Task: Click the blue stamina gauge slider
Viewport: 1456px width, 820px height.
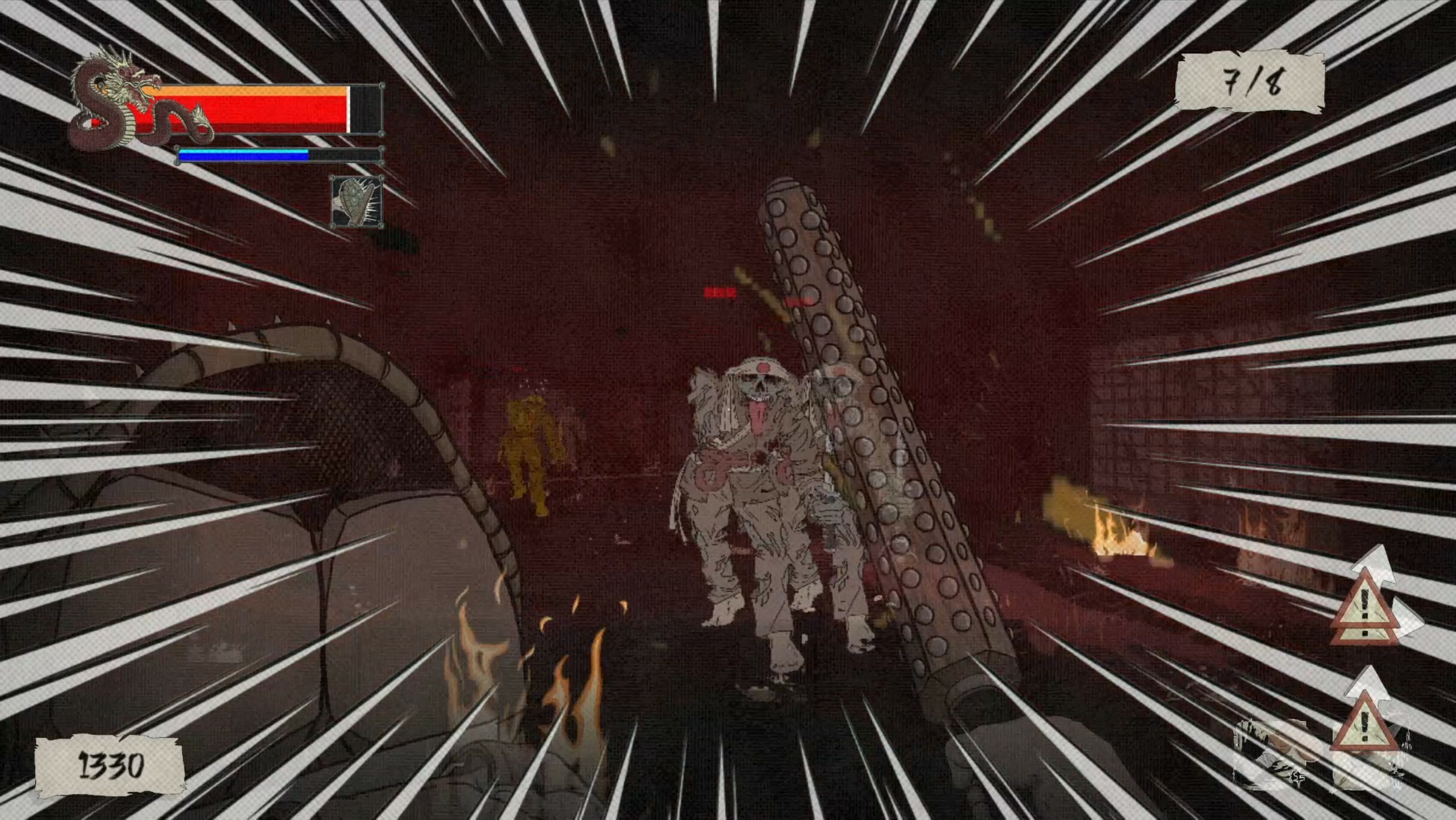Action: (243, 155)
